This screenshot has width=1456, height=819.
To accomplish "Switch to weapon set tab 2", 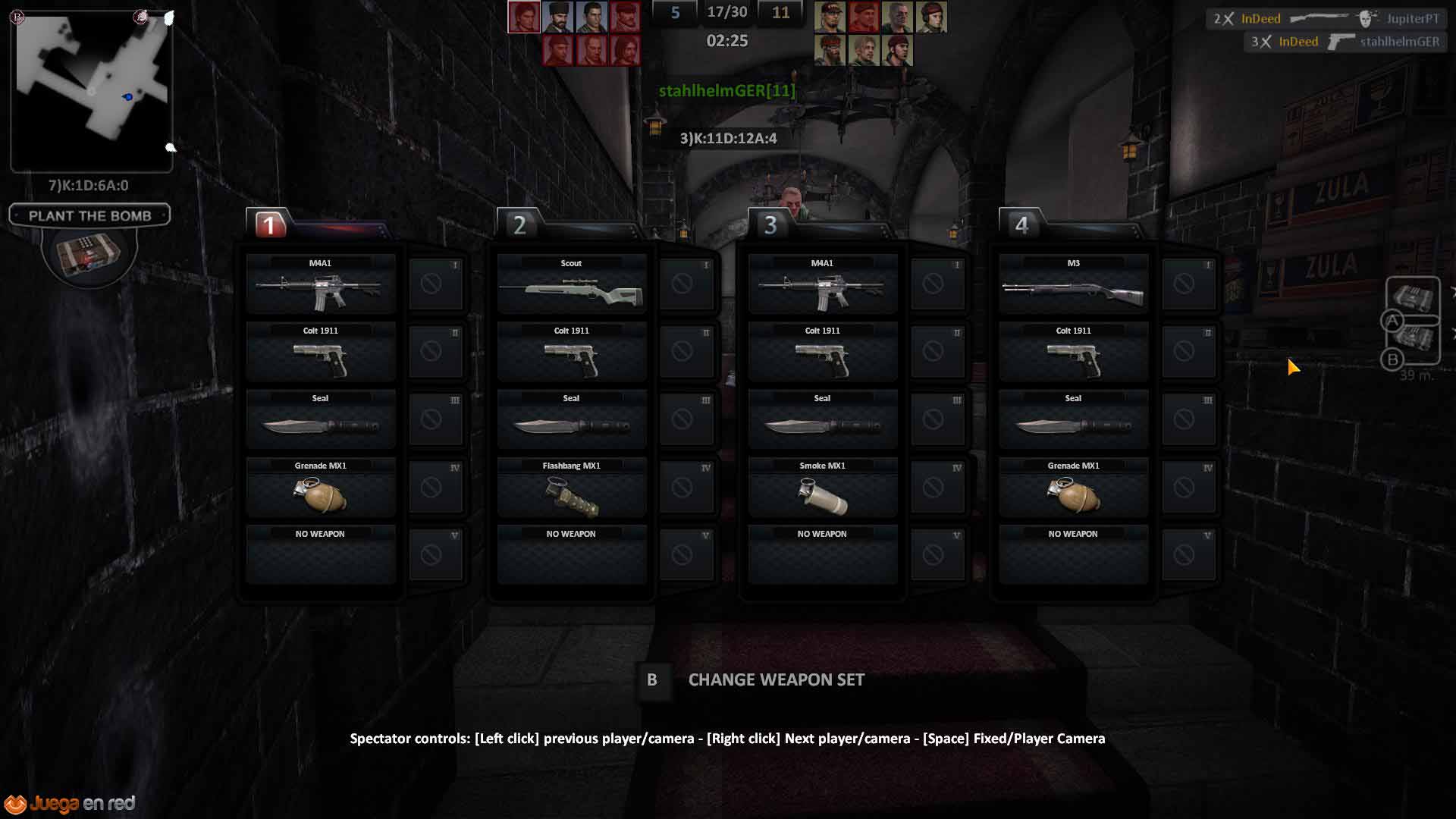I will (x=519, y=225).
